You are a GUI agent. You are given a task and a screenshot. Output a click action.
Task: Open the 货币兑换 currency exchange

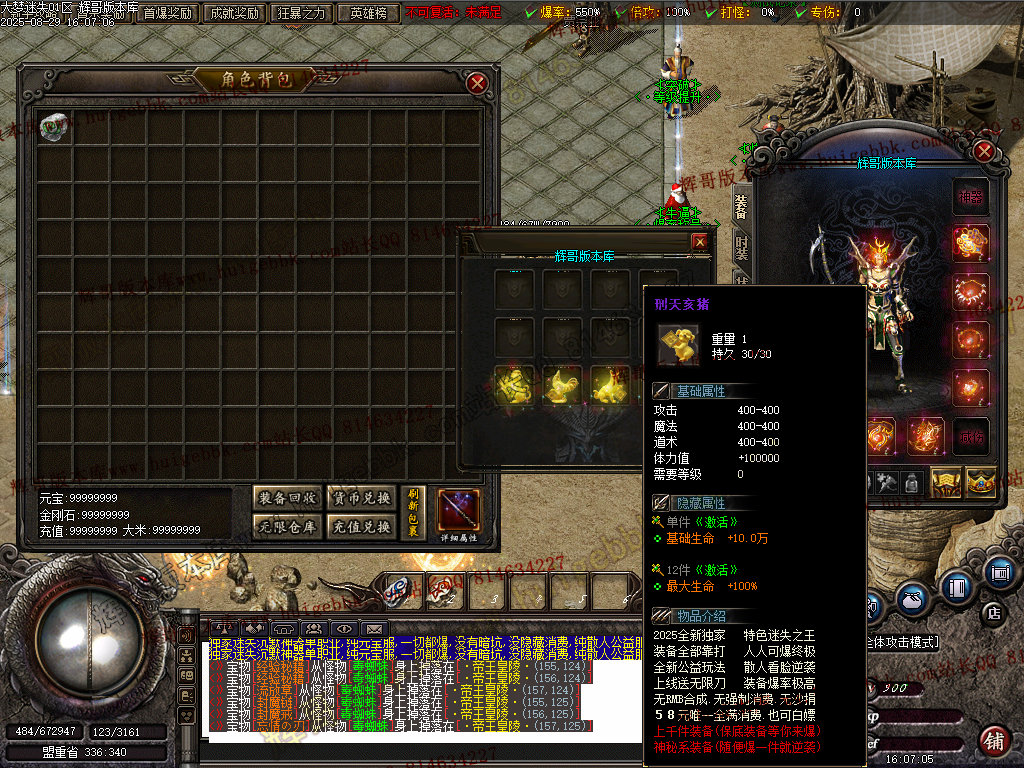(x=361, y=498)
